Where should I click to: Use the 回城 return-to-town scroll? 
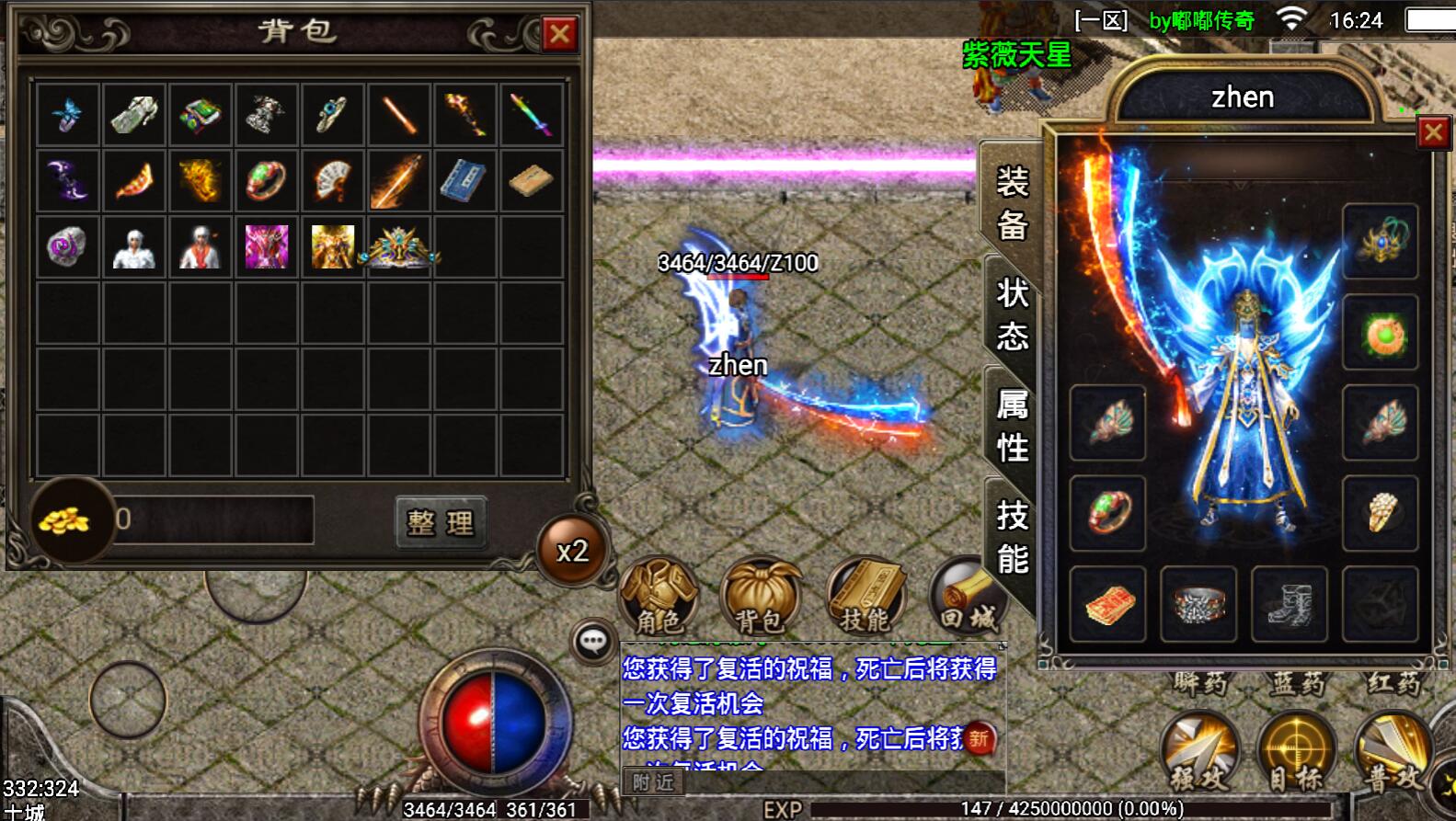(x=968, y=596)
